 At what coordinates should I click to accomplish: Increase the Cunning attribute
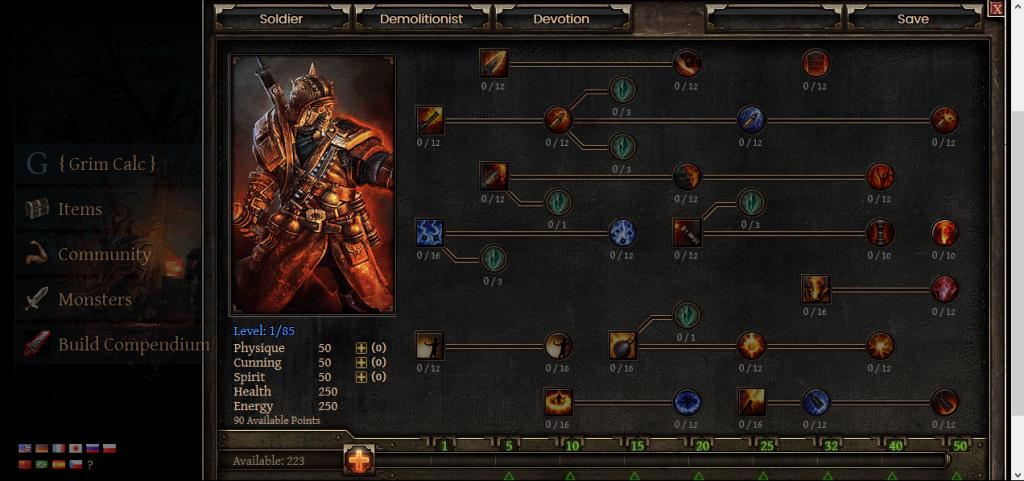coord(361,362)
